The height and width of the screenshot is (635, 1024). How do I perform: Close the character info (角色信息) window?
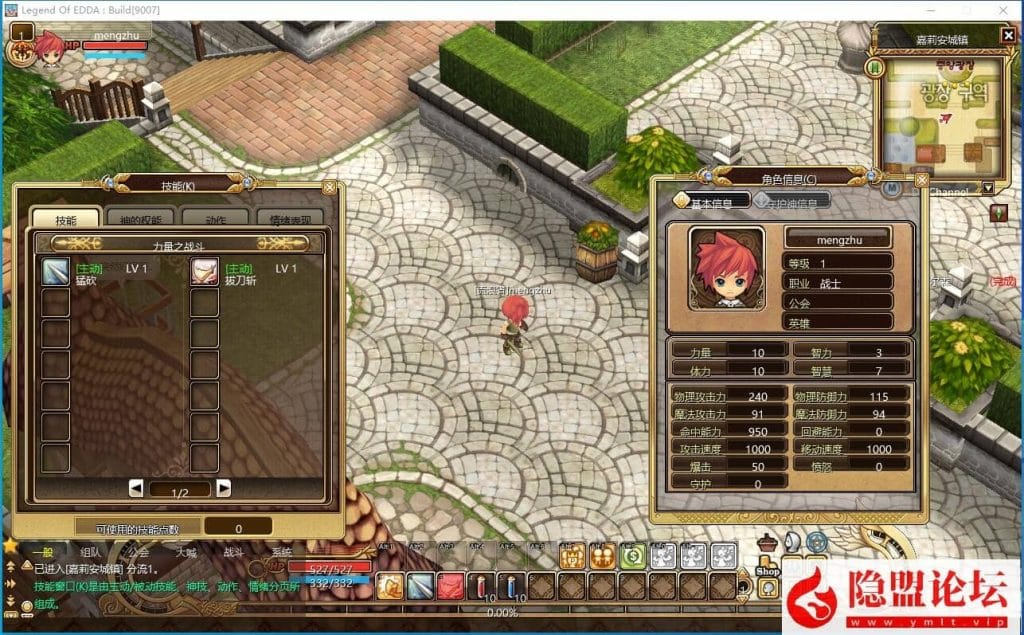tap(921, 182)
